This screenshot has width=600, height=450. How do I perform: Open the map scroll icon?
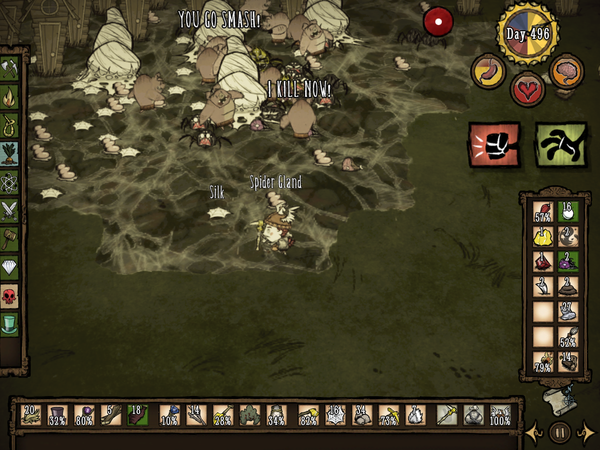point(561,400)
